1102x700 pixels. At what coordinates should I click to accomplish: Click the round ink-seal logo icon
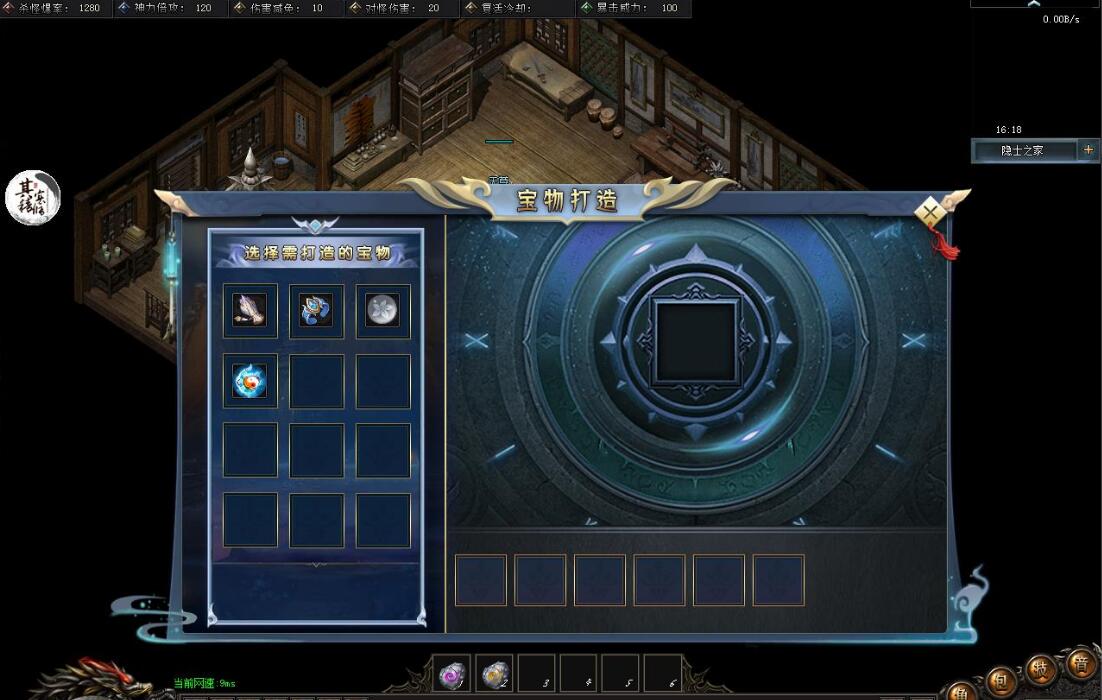pos(33,198)
